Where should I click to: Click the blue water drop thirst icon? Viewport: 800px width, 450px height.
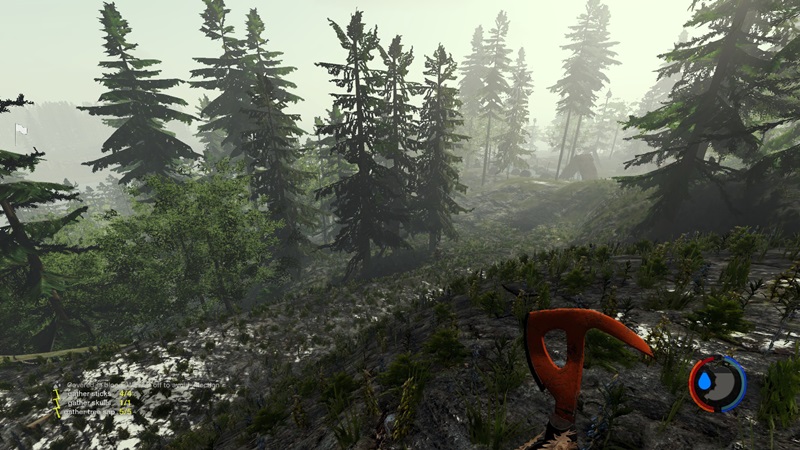point(707,383)
